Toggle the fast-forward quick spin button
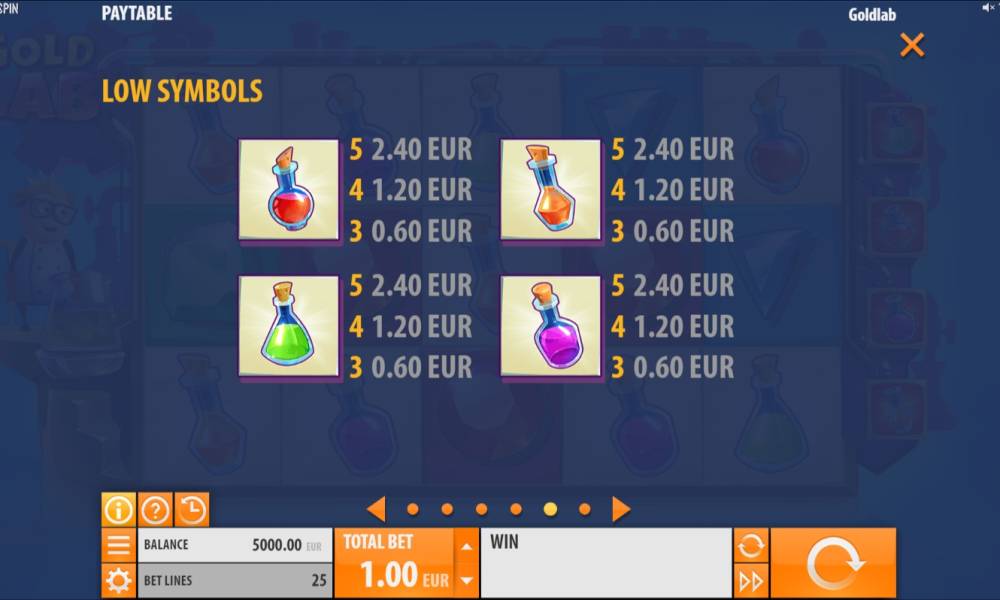The height and width of the screenshot is (600, 1000). click(751, 581)
